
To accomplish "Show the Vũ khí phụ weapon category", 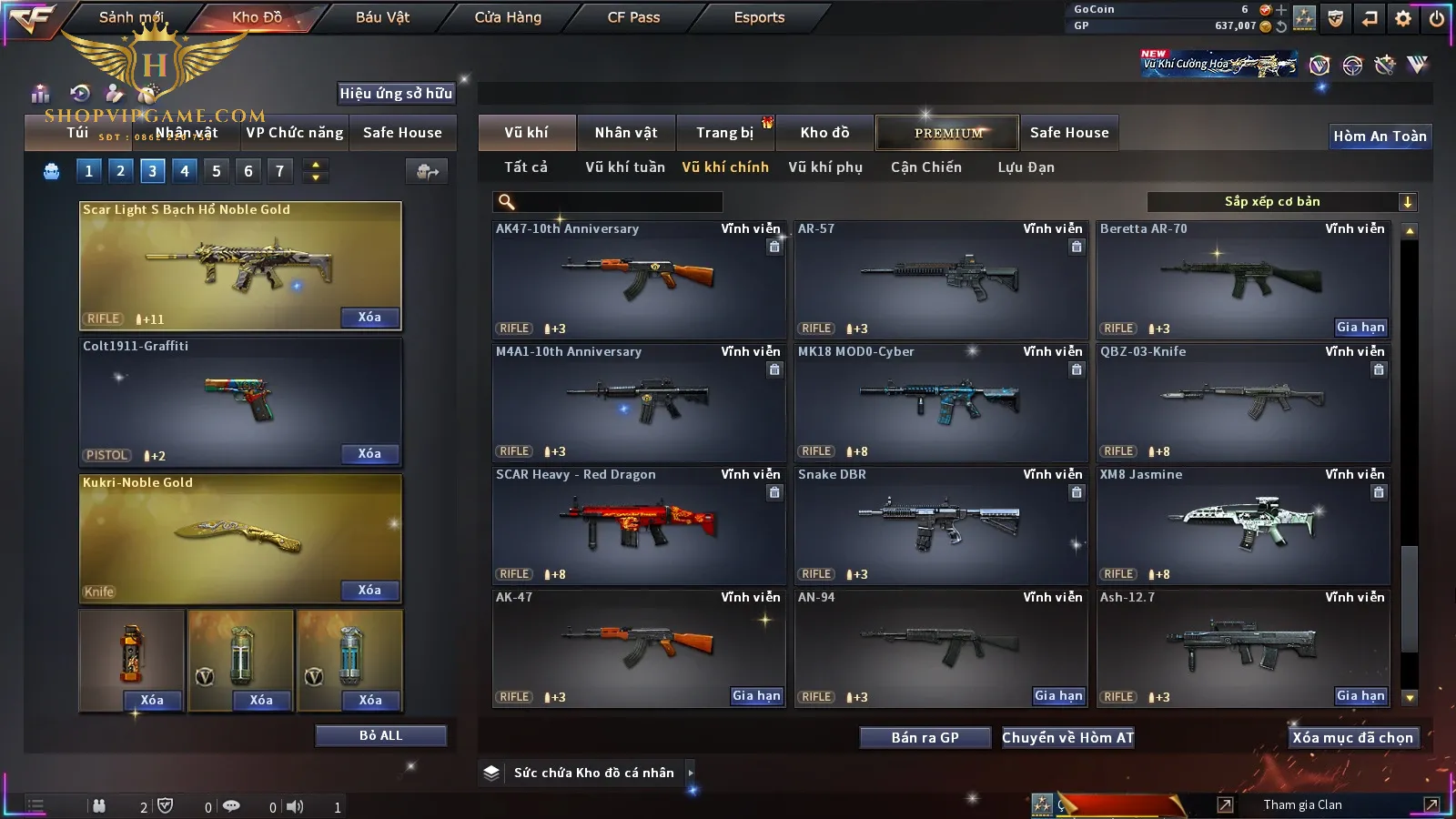I will click(824, 167).
